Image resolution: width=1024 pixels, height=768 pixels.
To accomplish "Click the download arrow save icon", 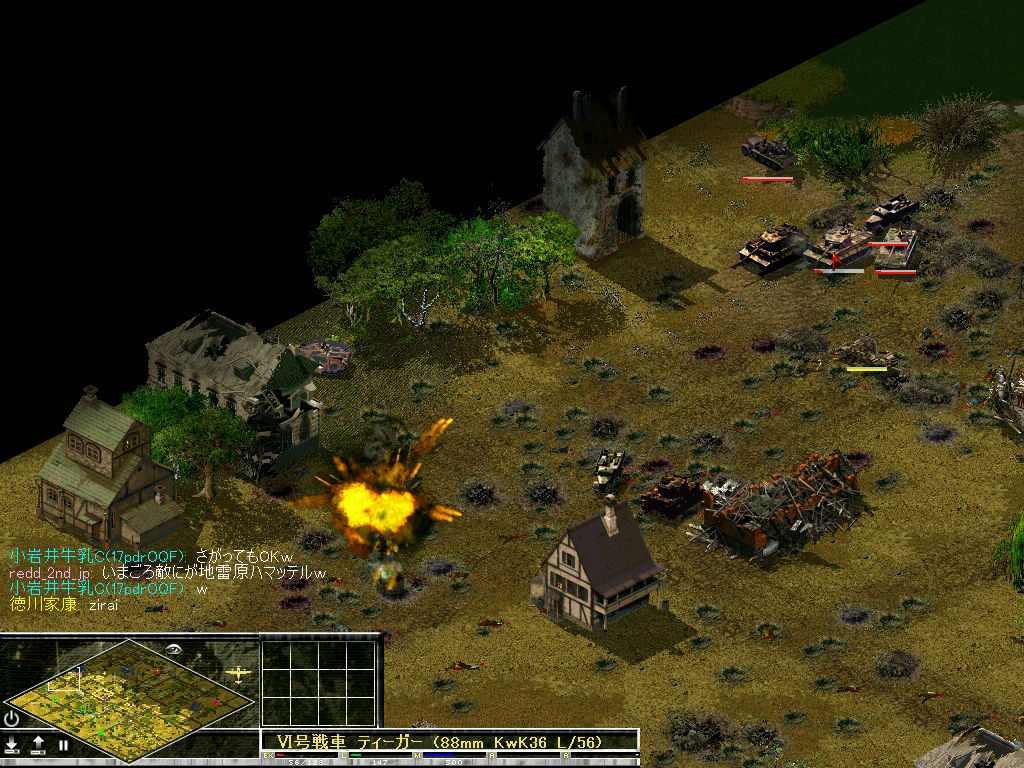I will [x=12, y=745].
